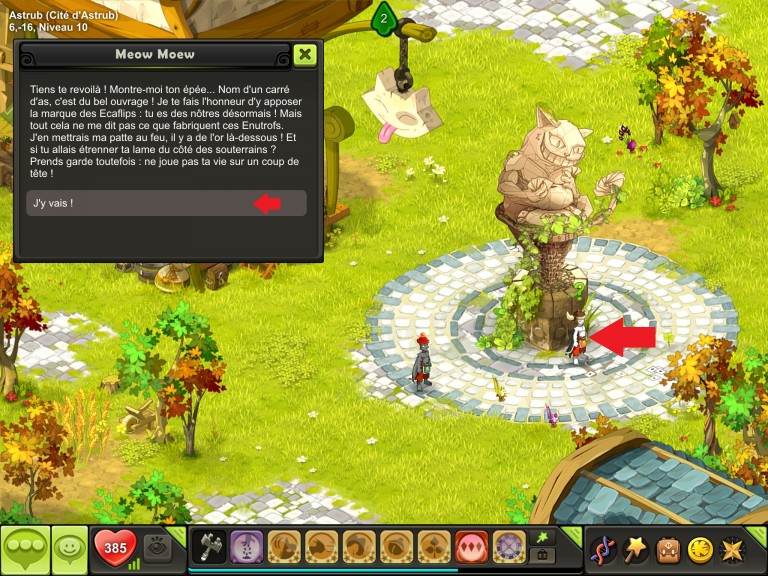
Task: Click the gold coin icon
Action: click(700, 549)
